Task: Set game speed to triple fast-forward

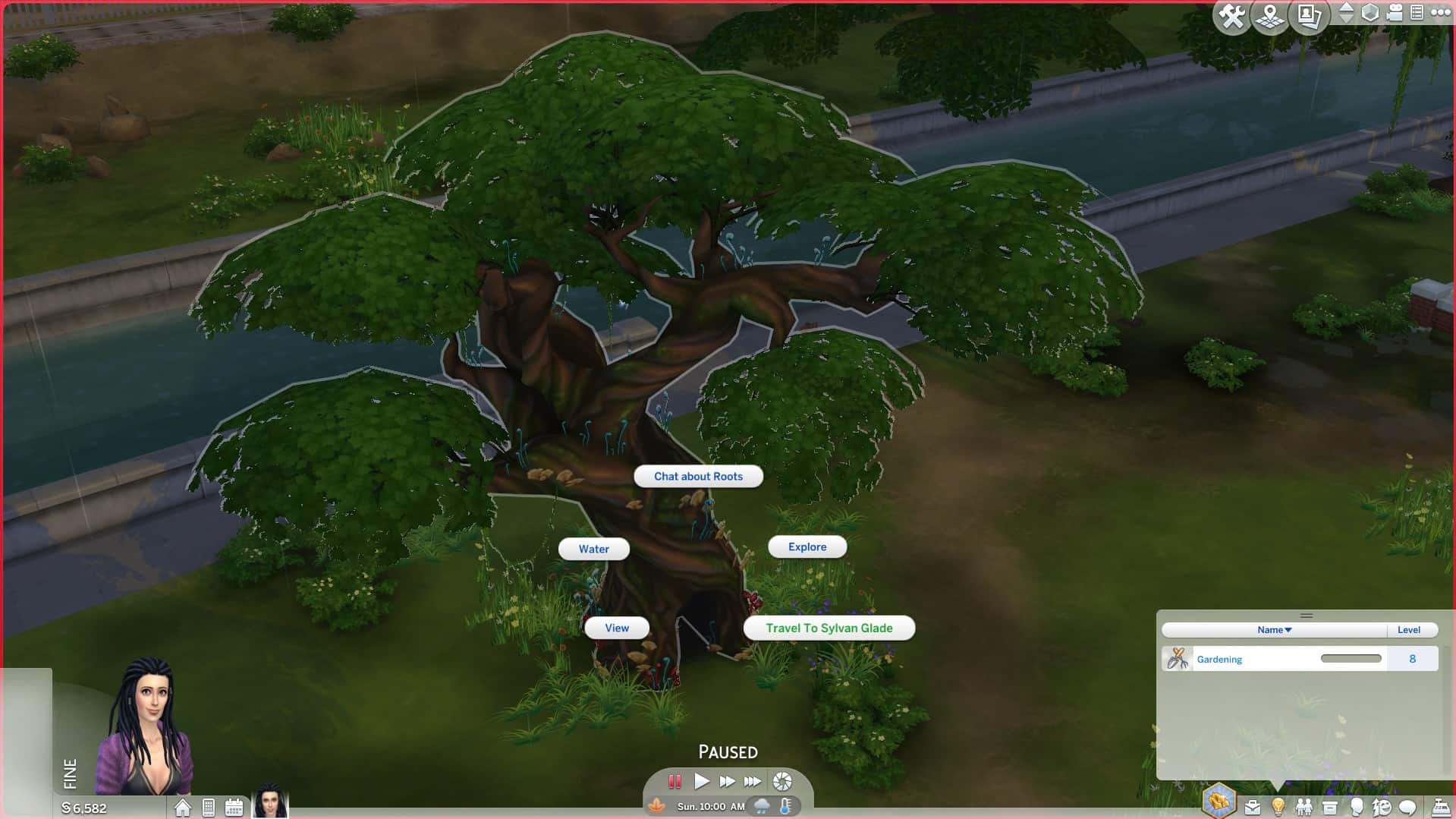Action: pyautogui.click(x=752, y=781)
